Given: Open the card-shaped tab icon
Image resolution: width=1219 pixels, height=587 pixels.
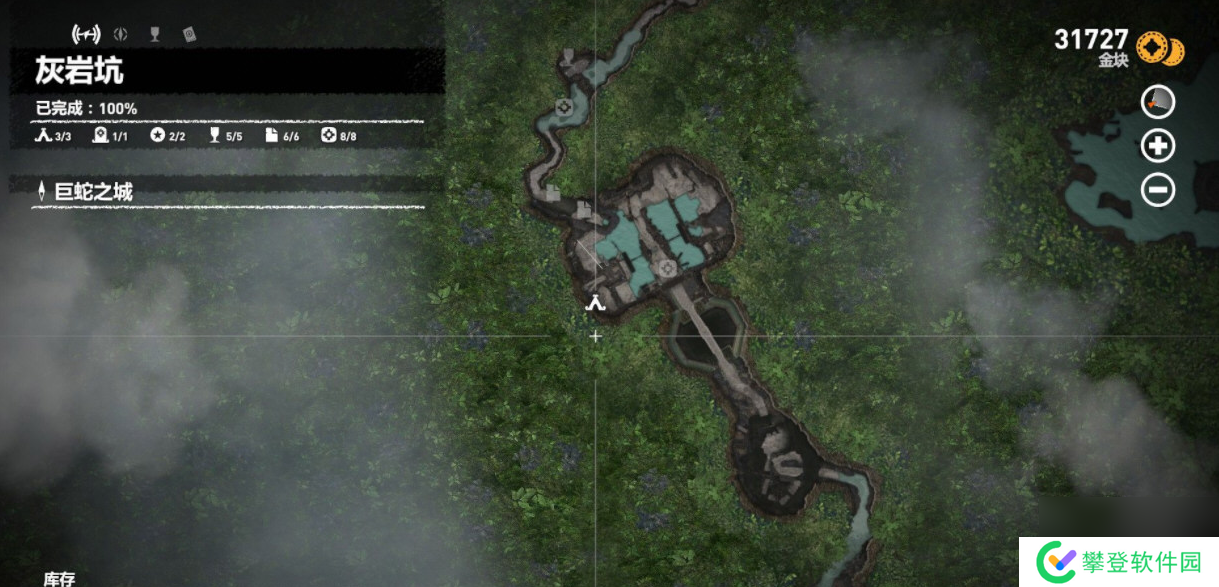Looking at the screenshot, I should point(189,34).
